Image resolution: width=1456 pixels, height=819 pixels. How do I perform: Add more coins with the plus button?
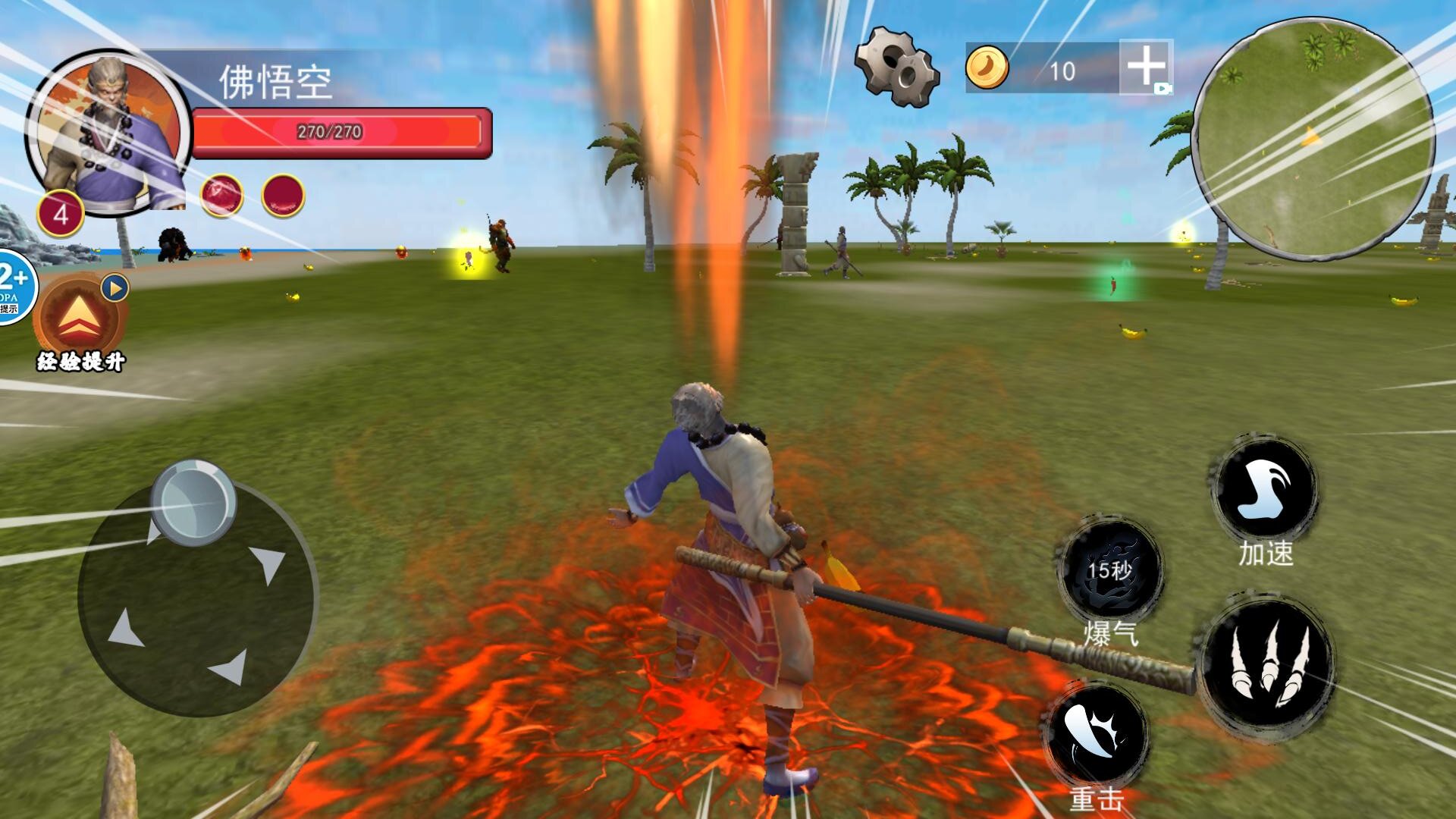coord(1146,67)
